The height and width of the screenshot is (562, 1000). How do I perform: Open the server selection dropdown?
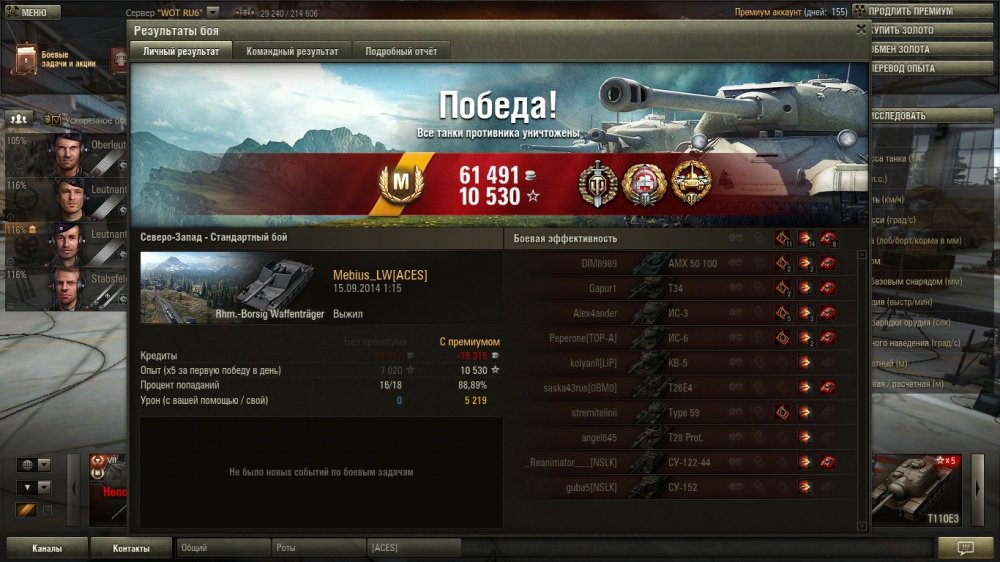pos(212,13)
